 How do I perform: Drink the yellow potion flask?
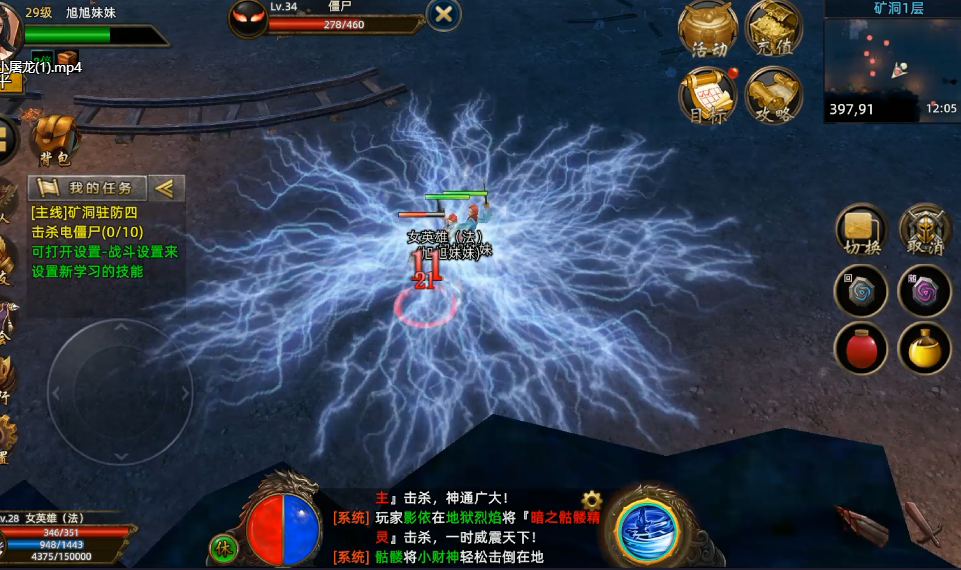click(x=925, y=349)
